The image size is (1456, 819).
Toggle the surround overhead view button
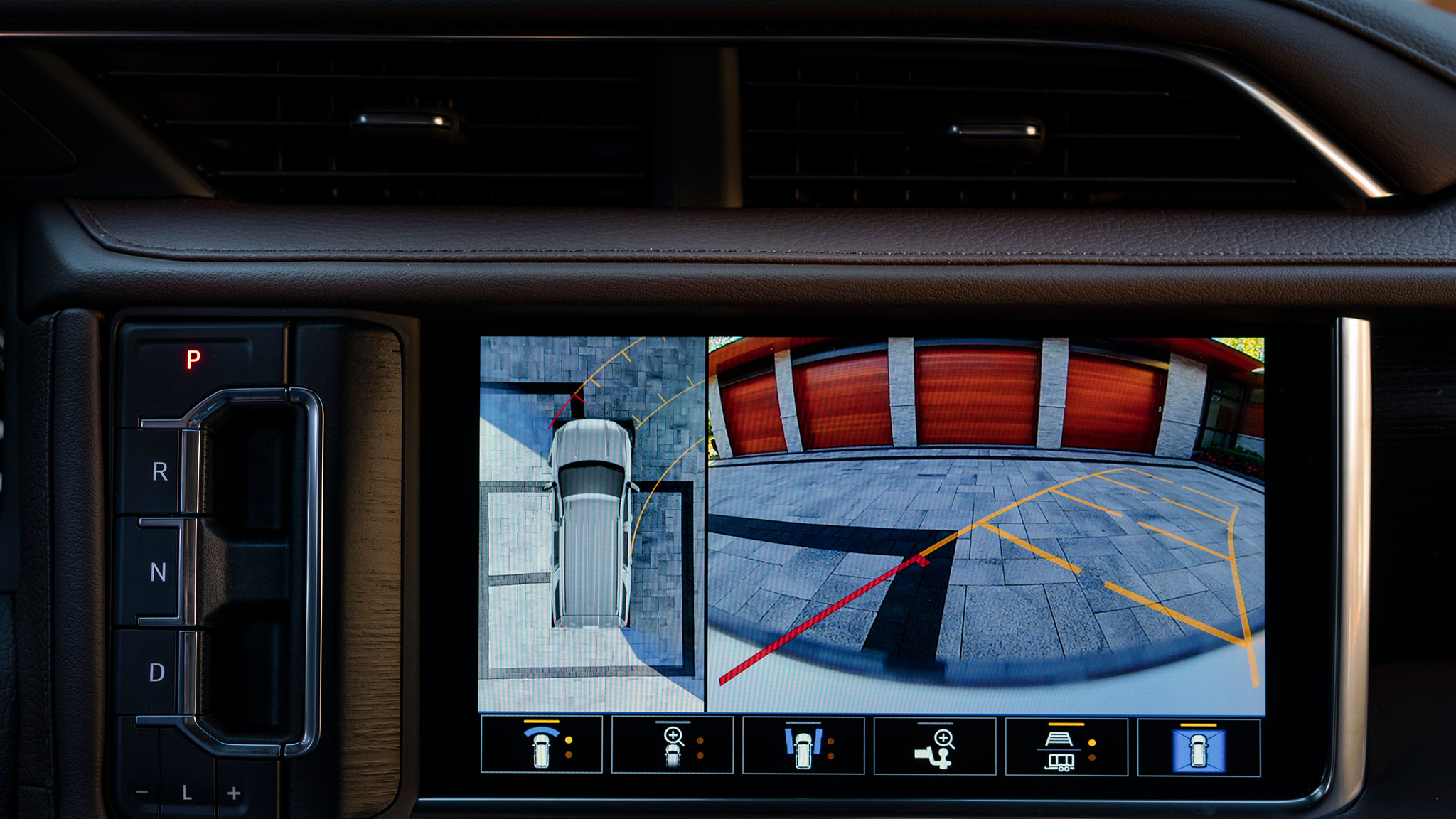[x=1199, y=748]
